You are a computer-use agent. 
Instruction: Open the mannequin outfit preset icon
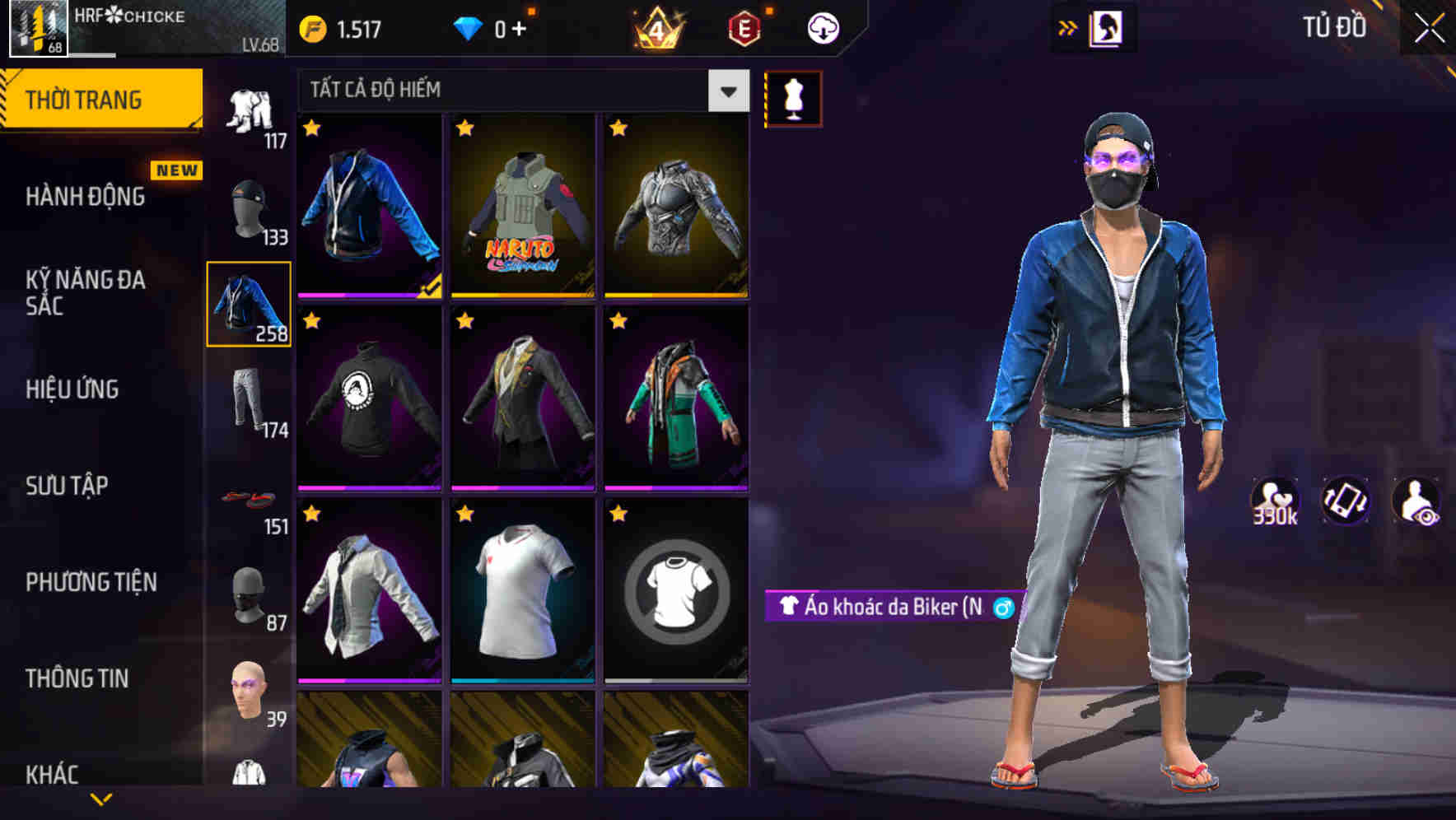(793, 96)
